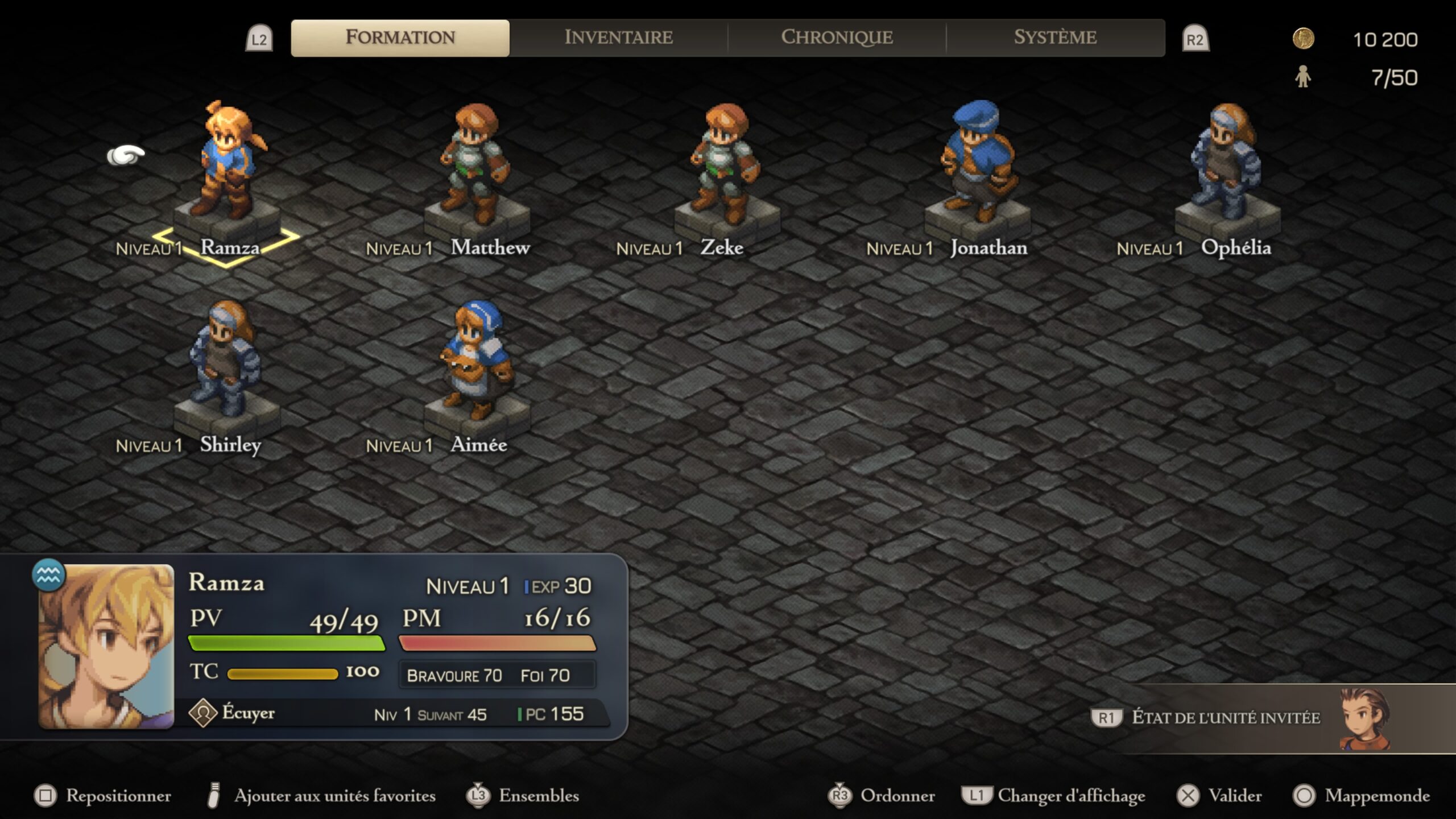Go to the Chronique tab
The width and height of the screenshot is (1456, 819).
[x=837, y=38]
